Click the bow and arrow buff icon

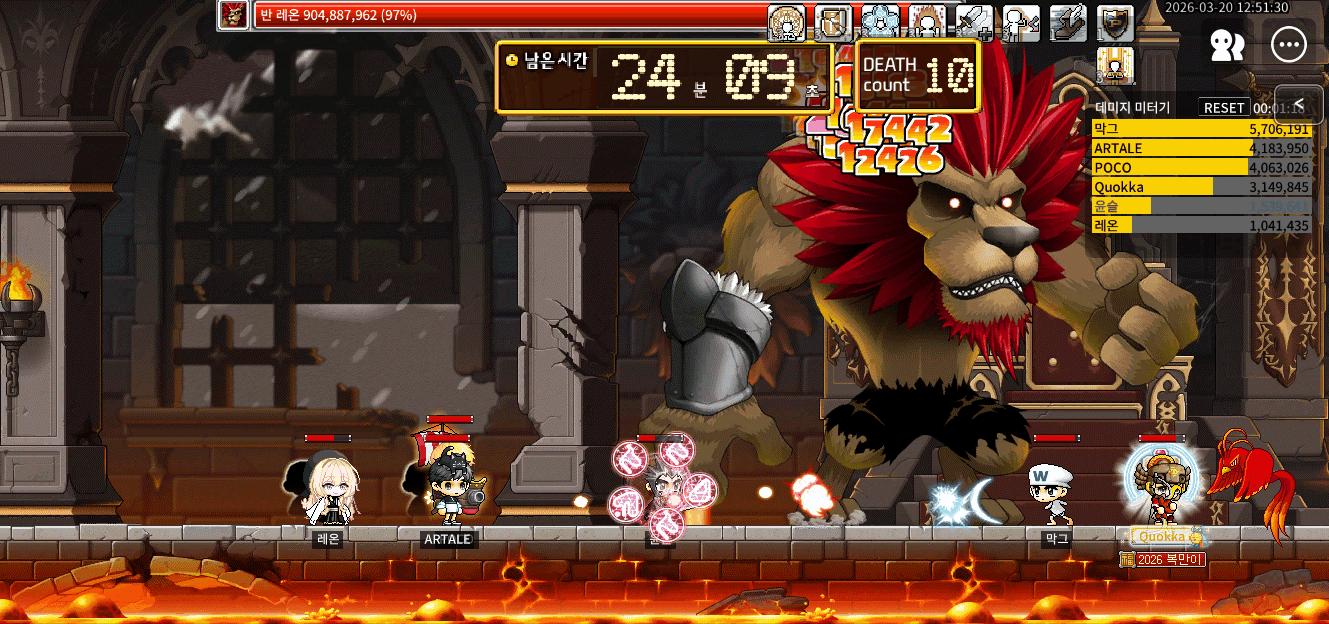[833, 22]
